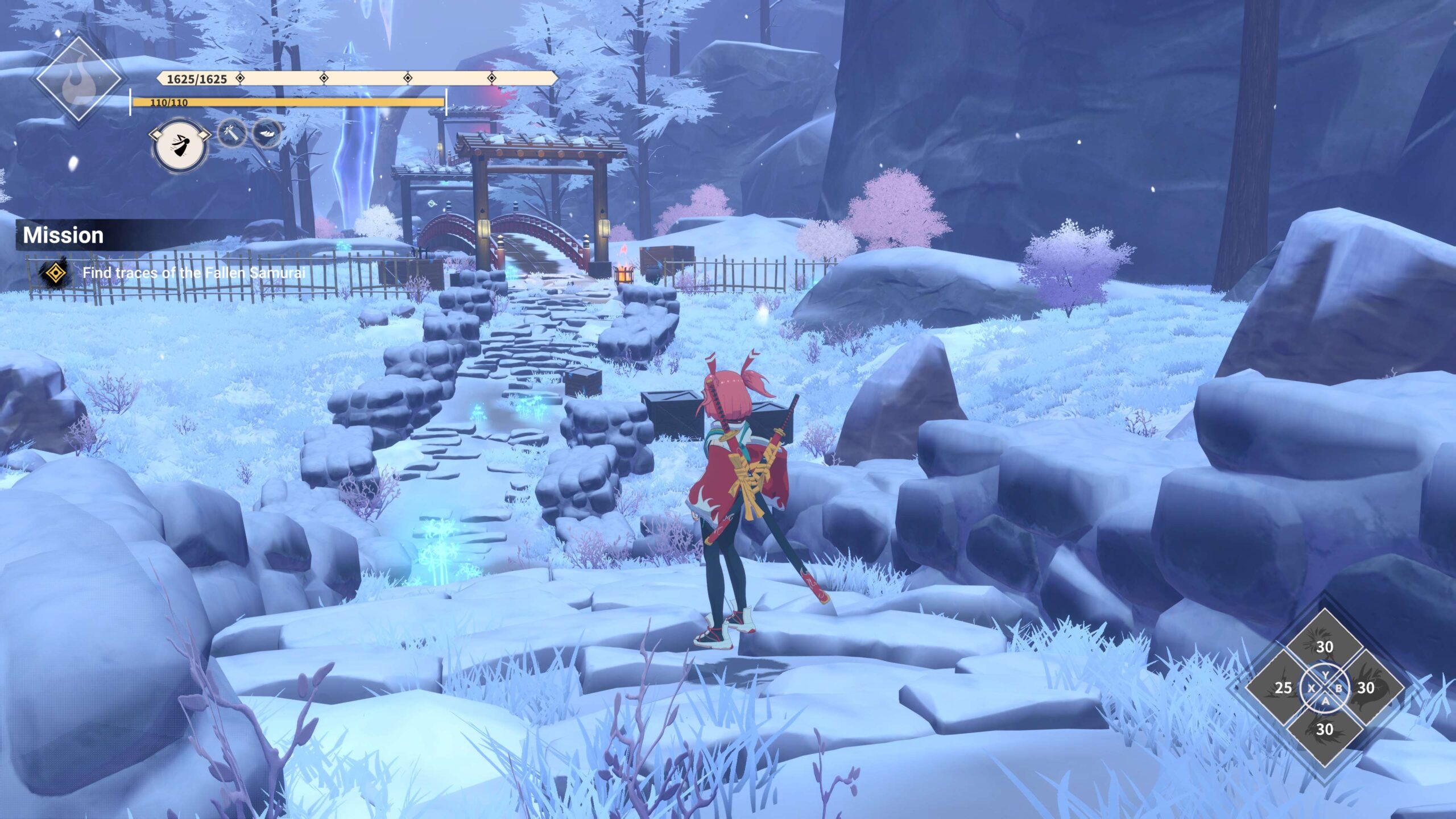Open the Mission panel header
1456x819 pixels.
(x=64, y=235)
